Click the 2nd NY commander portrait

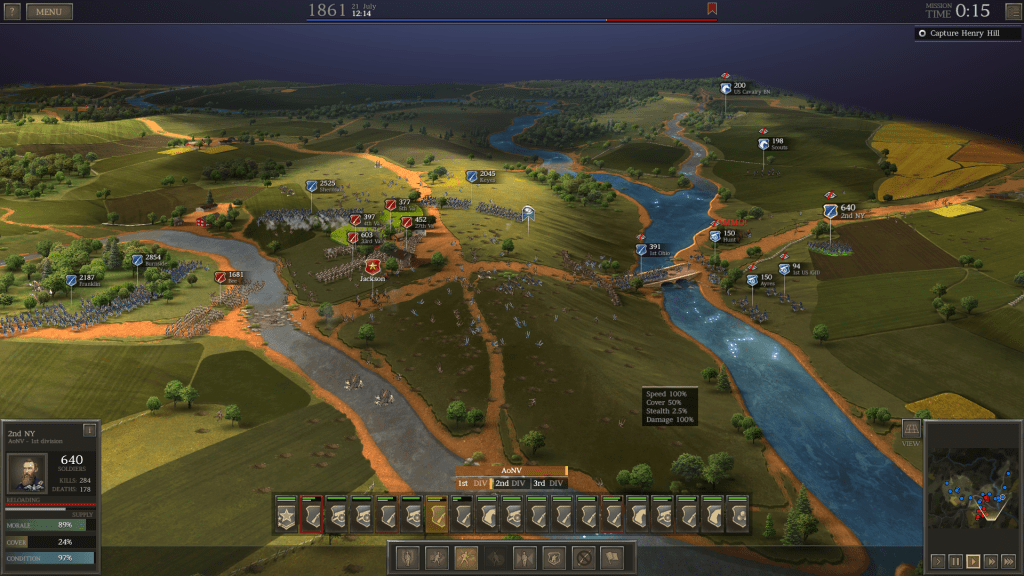coord(27,473)
